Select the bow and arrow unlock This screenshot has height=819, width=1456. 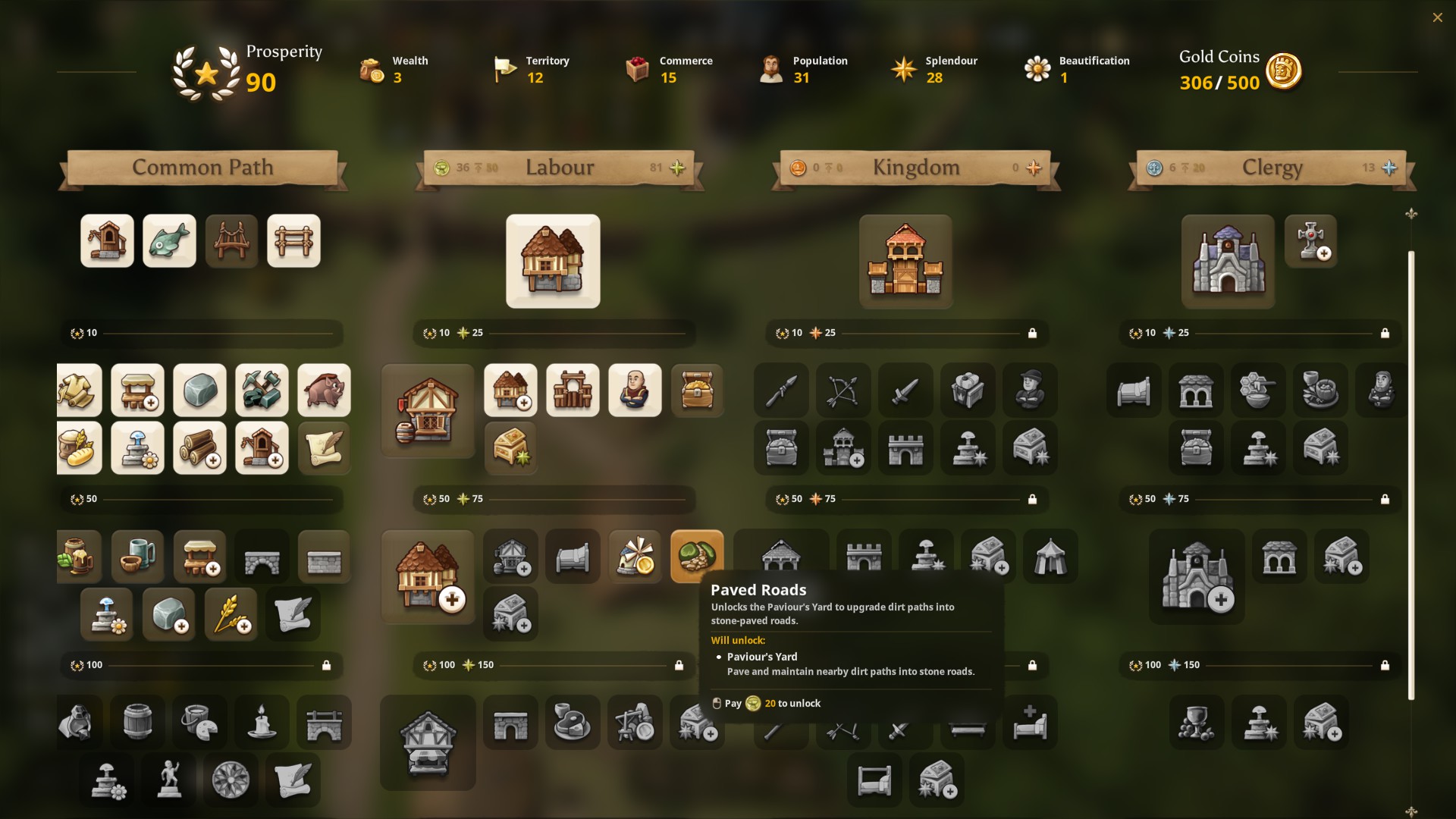[x=843, y=391]
